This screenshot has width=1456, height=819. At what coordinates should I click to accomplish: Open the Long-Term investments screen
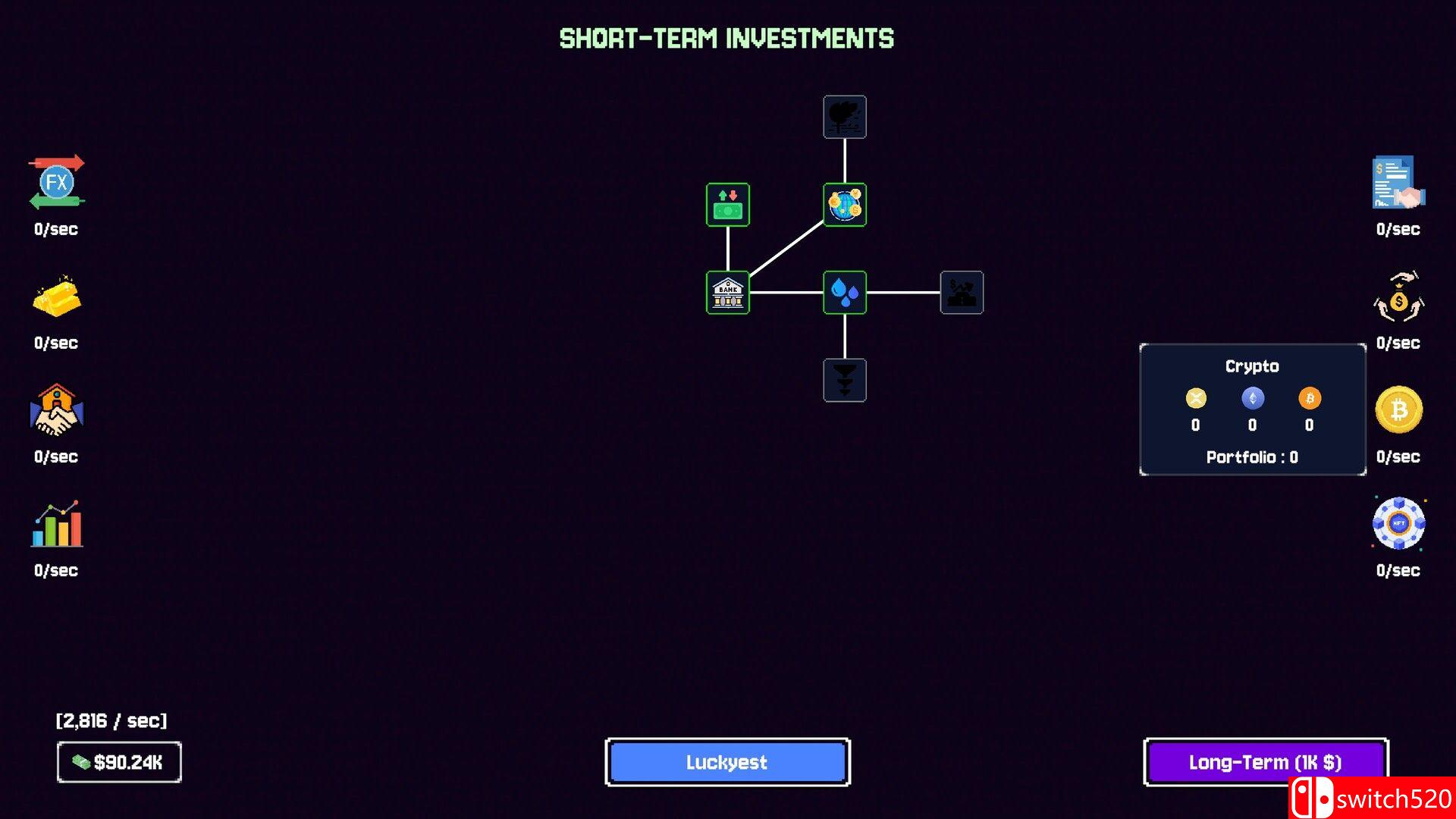pyautogui.click(x=1265, y=761)
